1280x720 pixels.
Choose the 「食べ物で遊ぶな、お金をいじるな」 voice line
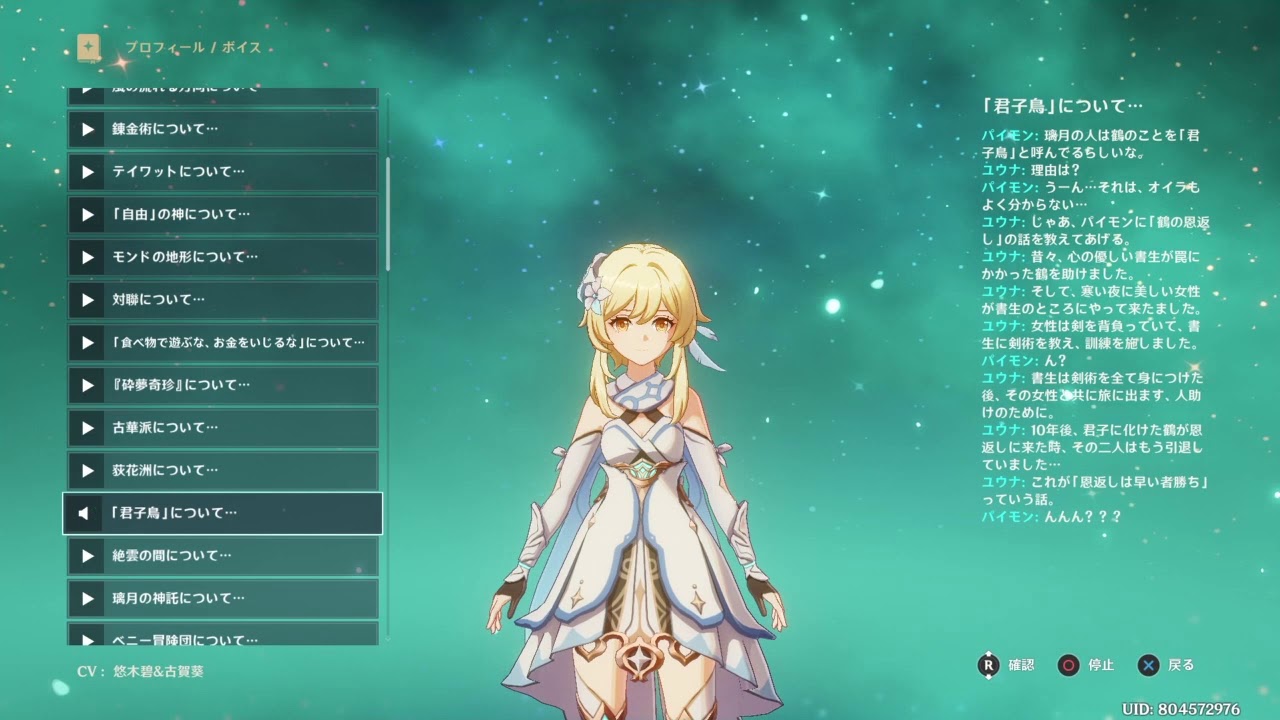click(x=222, y=343)
